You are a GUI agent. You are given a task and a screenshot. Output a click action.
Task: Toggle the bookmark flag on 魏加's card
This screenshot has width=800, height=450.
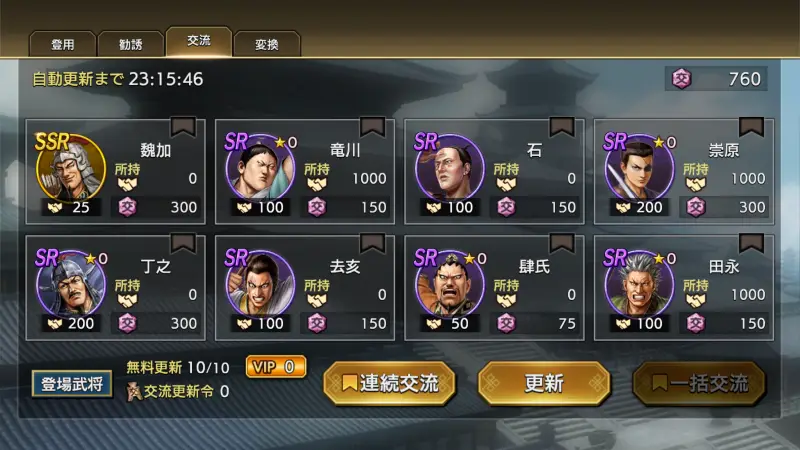click(x=183, y=127)
